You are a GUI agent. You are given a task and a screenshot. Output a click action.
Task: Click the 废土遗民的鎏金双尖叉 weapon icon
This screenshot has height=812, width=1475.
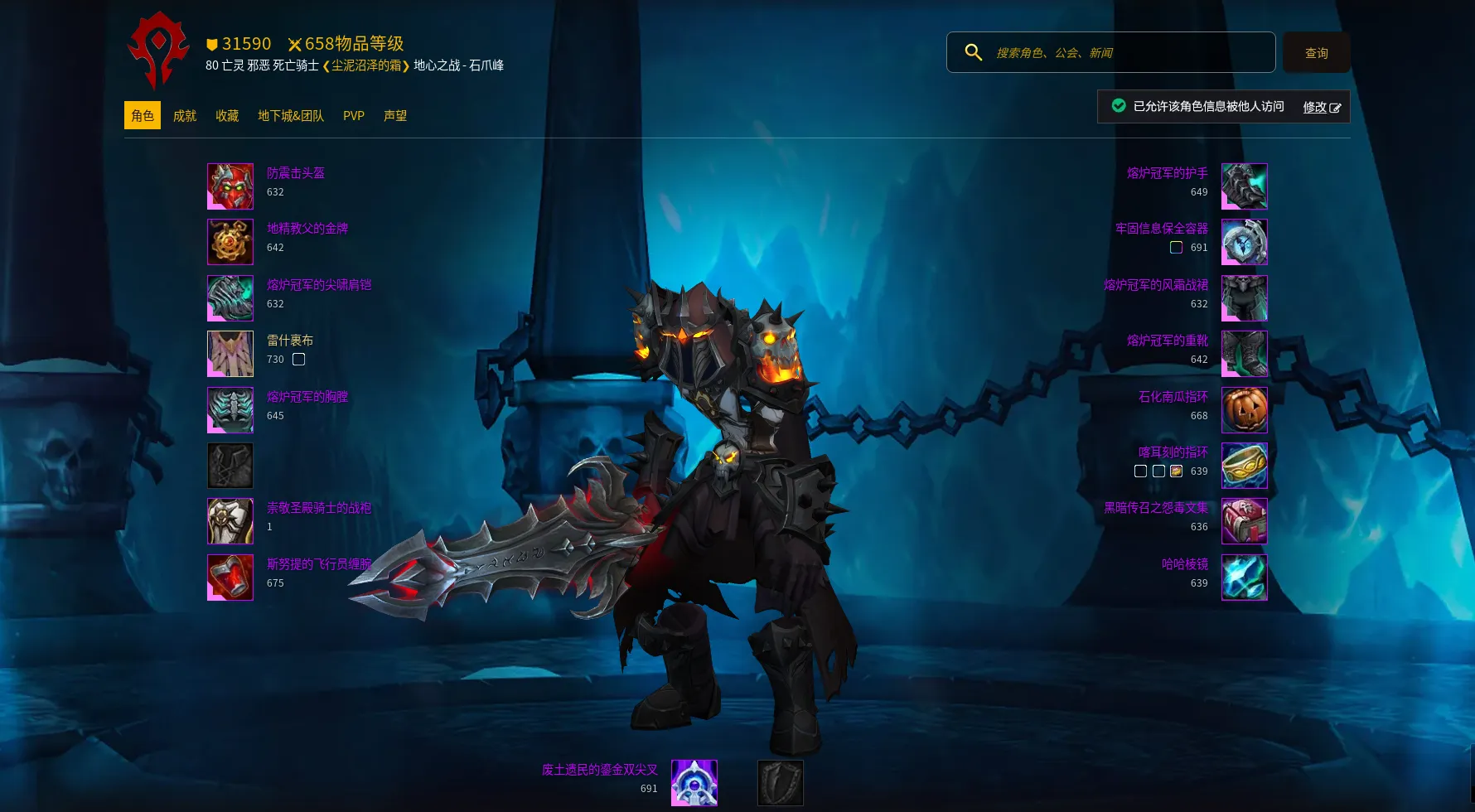(x=694, y=783)
